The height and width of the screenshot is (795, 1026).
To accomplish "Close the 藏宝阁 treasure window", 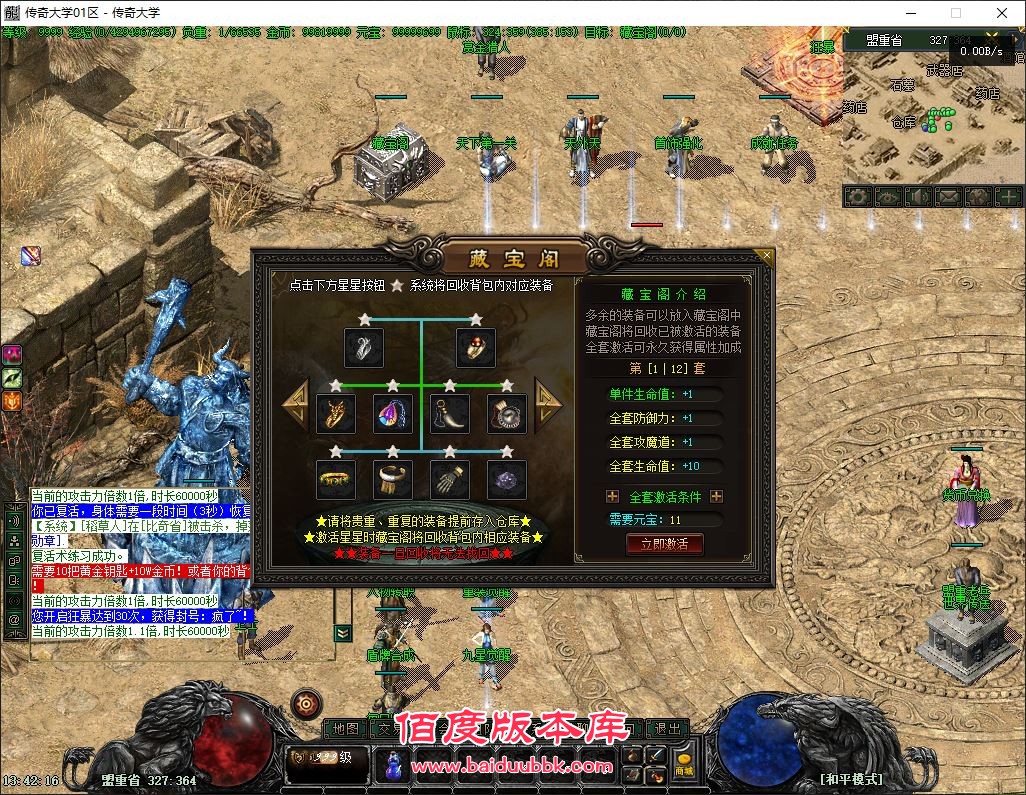I will 766,256.
